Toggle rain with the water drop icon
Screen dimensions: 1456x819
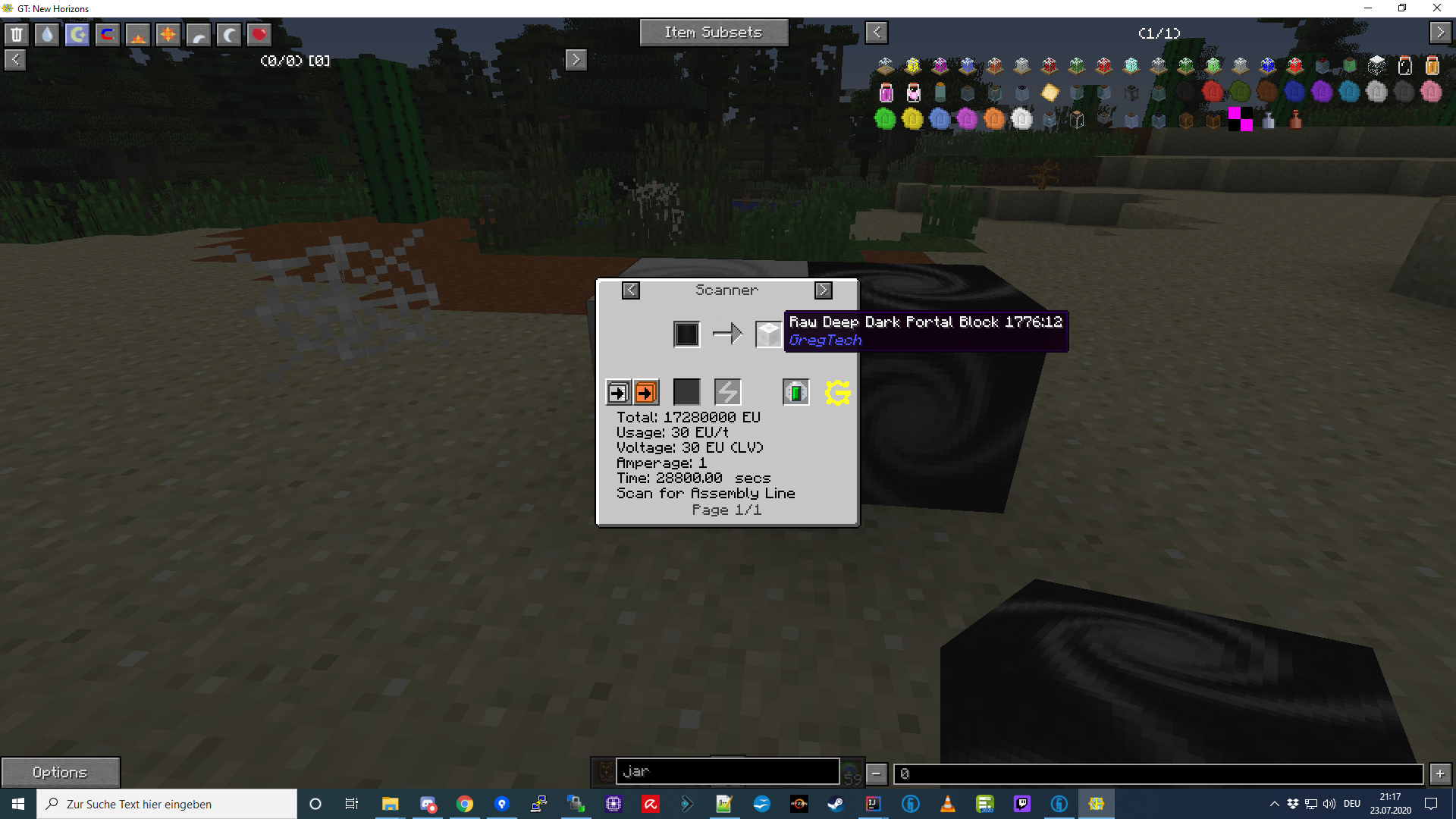coord(46,34)
